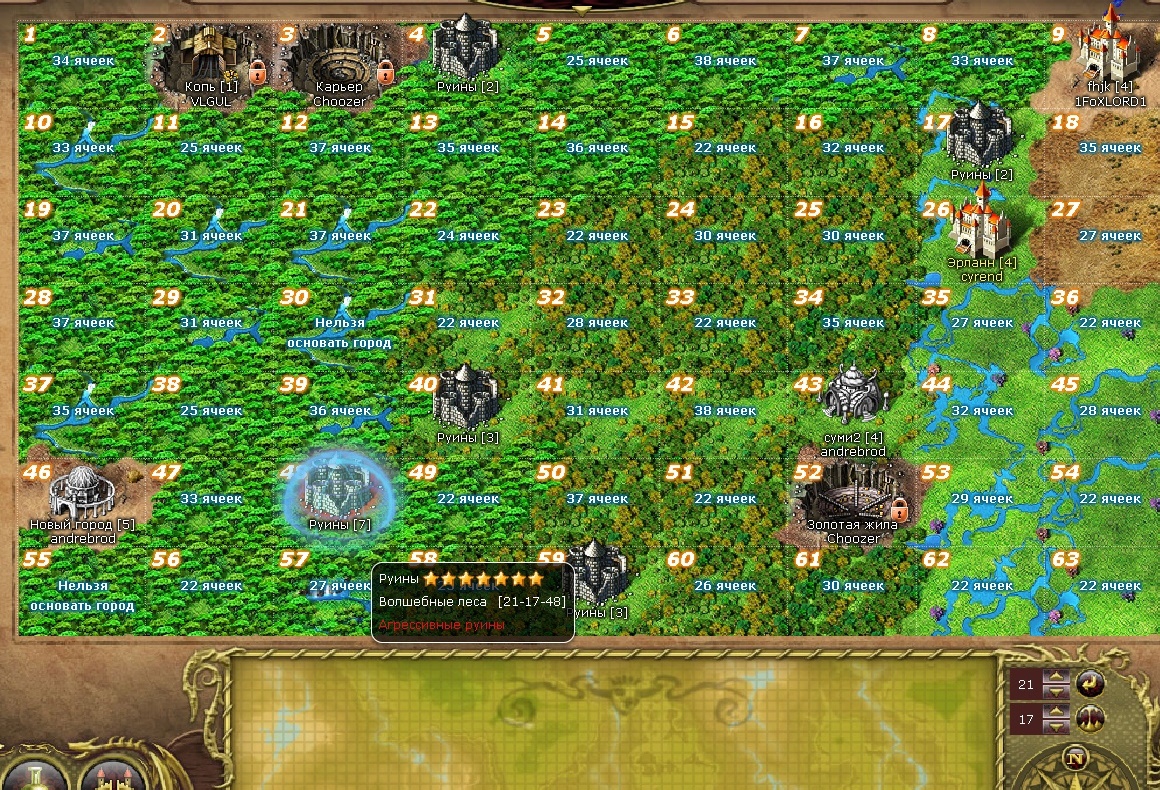
Task: Increase the first coordinate value 21
Action: [x=1057, y=678]
